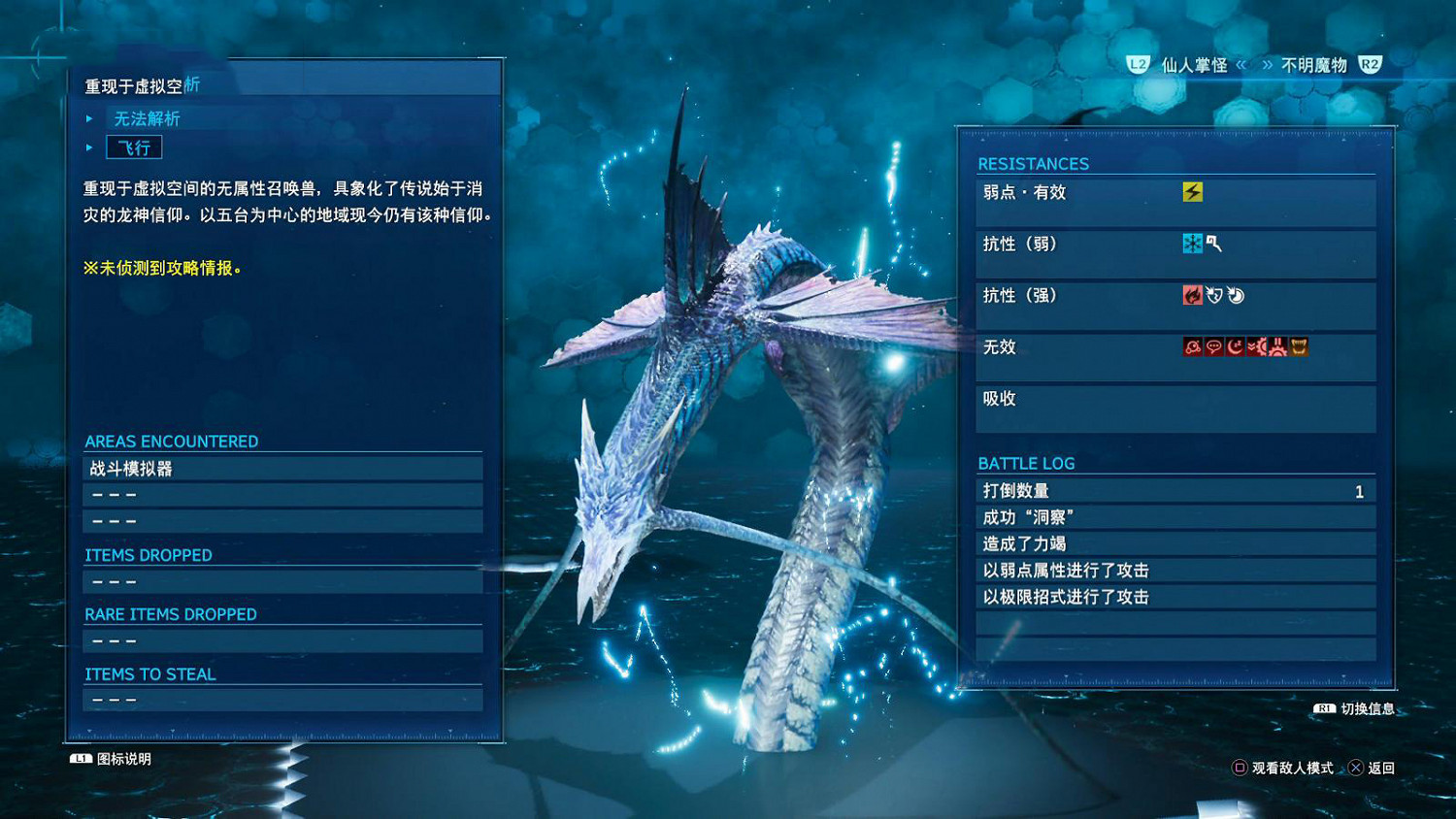Click the R2 shoulder button prompt

coord(1369,65)
